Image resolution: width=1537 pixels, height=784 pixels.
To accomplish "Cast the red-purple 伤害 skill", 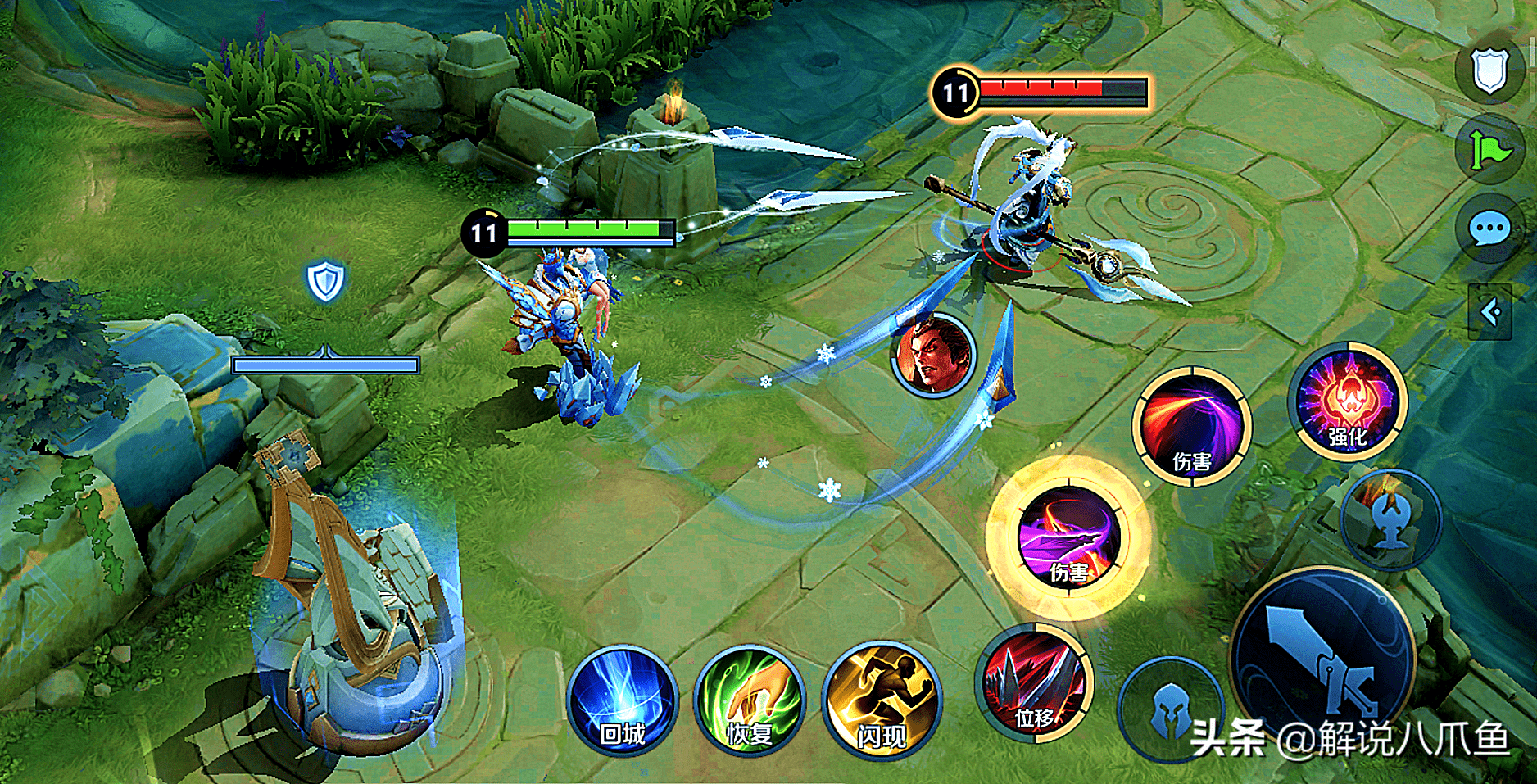I will pyautogui.click(x=1192, y=427).
